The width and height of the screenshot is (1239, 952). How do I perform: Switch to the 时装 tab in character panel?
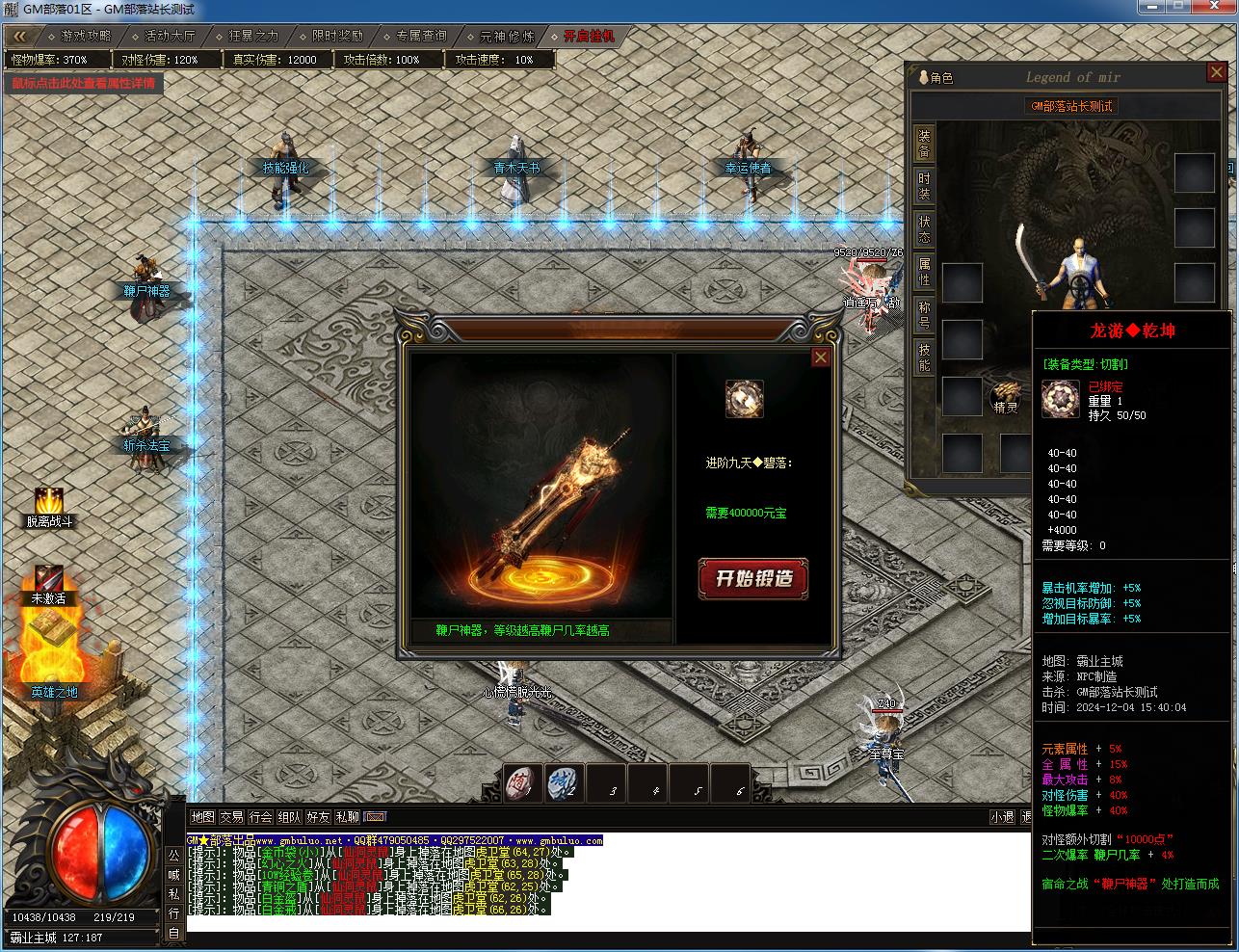tap(924, 186)
